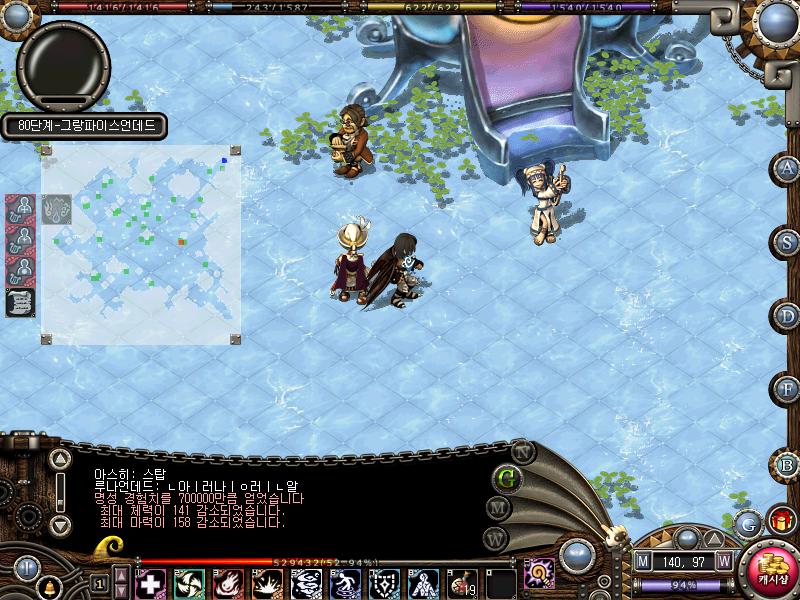Screen dimensions: 800x600
Task: Open the red gift box icon
Action: [780, 521]
